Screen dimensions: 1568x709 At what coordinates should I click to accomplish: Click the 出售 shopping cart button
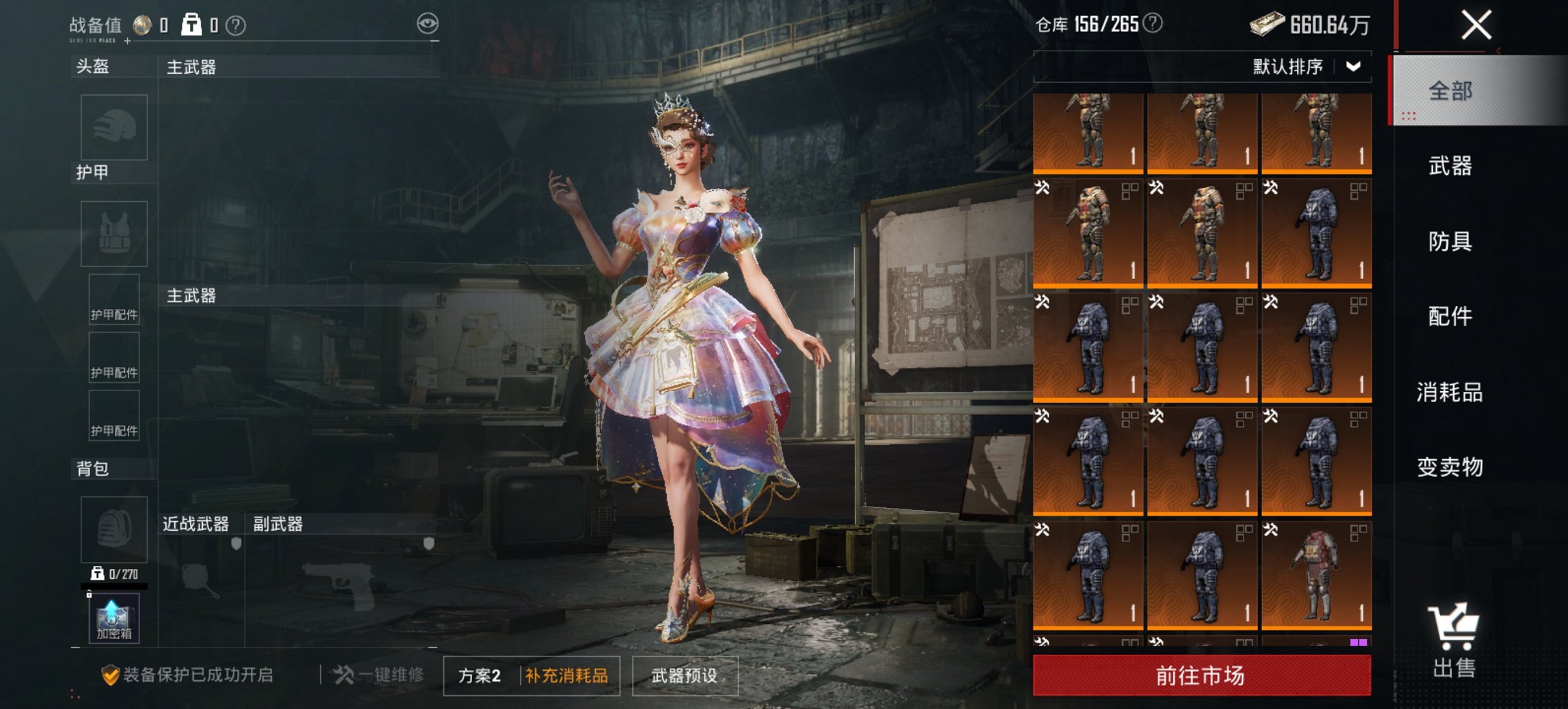1454,641
